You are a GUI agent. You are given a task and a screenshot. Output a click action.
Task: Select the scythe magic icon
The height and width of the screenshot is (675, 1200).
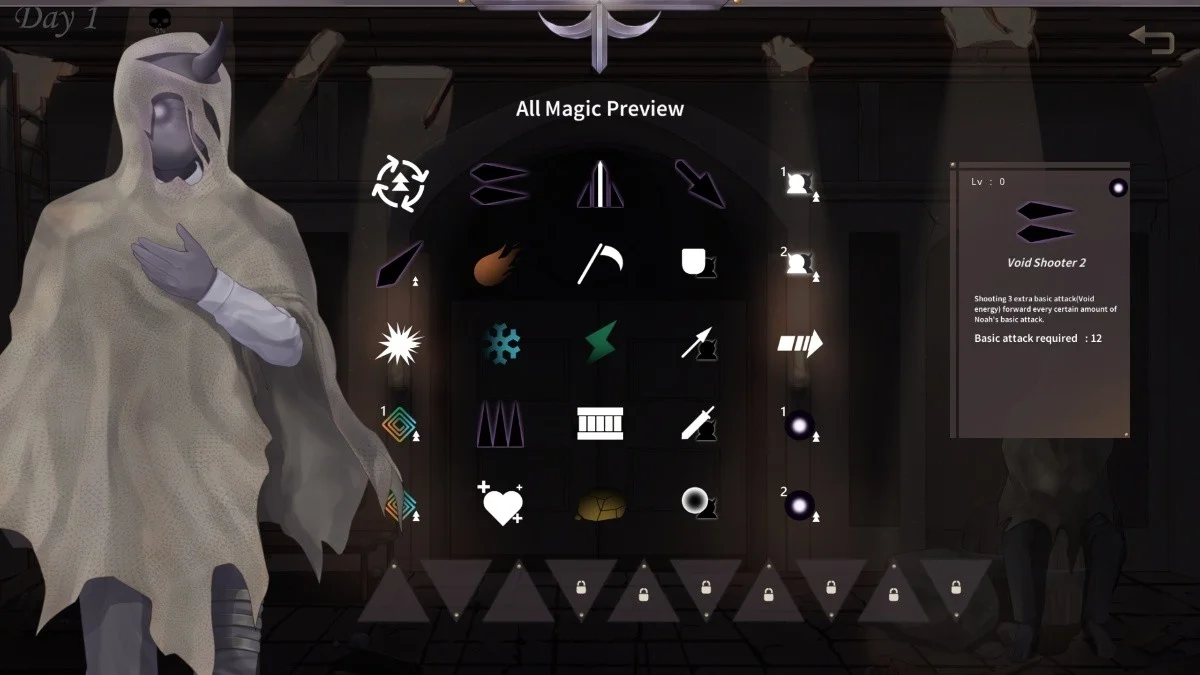(600, 263)
